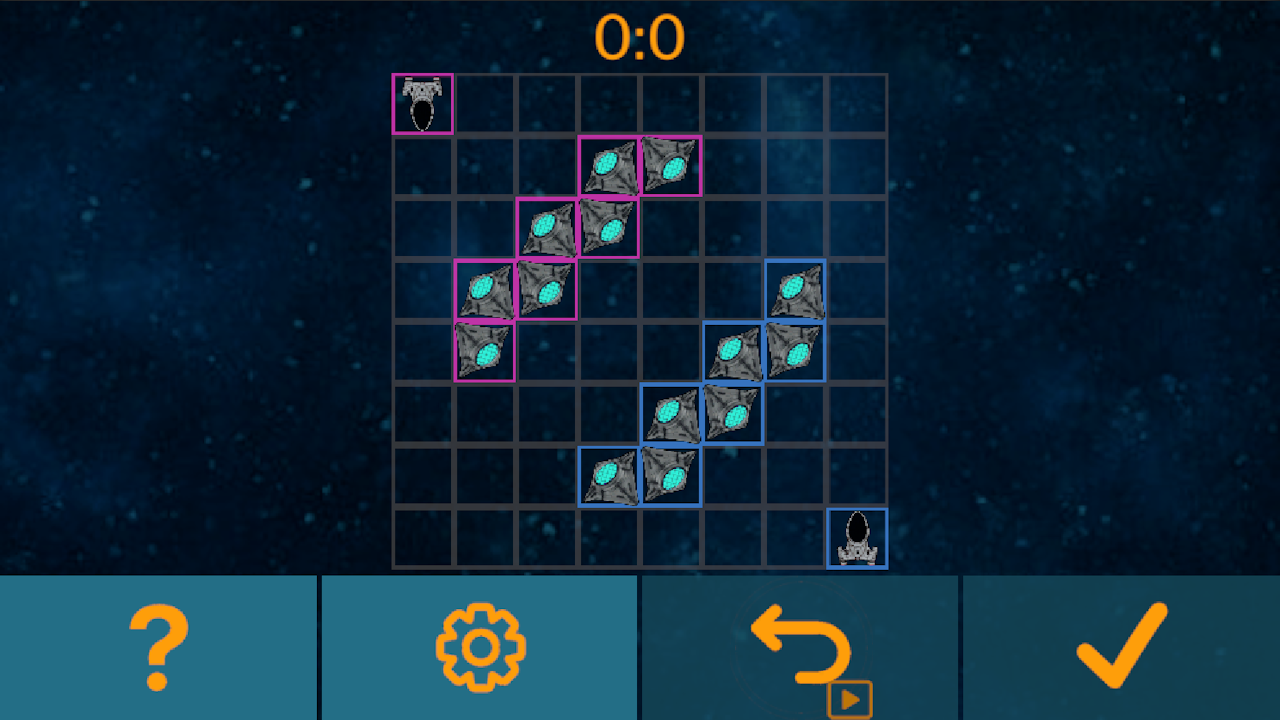The width and height of the screenshot is (1280, 720).
Task: Open the settings gear icon
Action: (480, 645)
